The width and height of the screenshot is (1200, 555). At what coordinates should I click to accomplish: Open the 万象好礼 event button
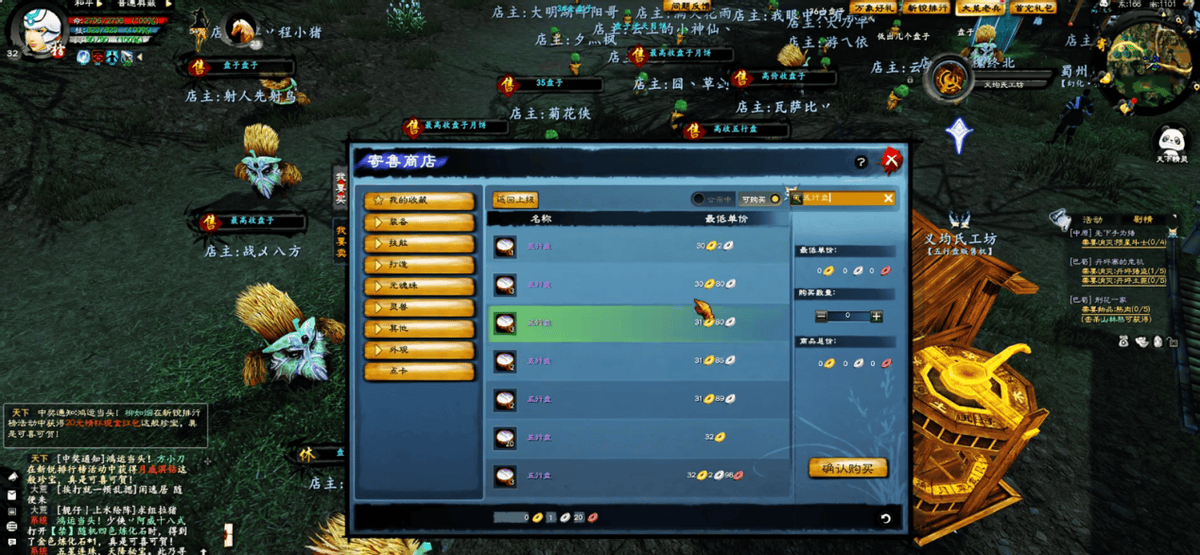pos(872,8)
